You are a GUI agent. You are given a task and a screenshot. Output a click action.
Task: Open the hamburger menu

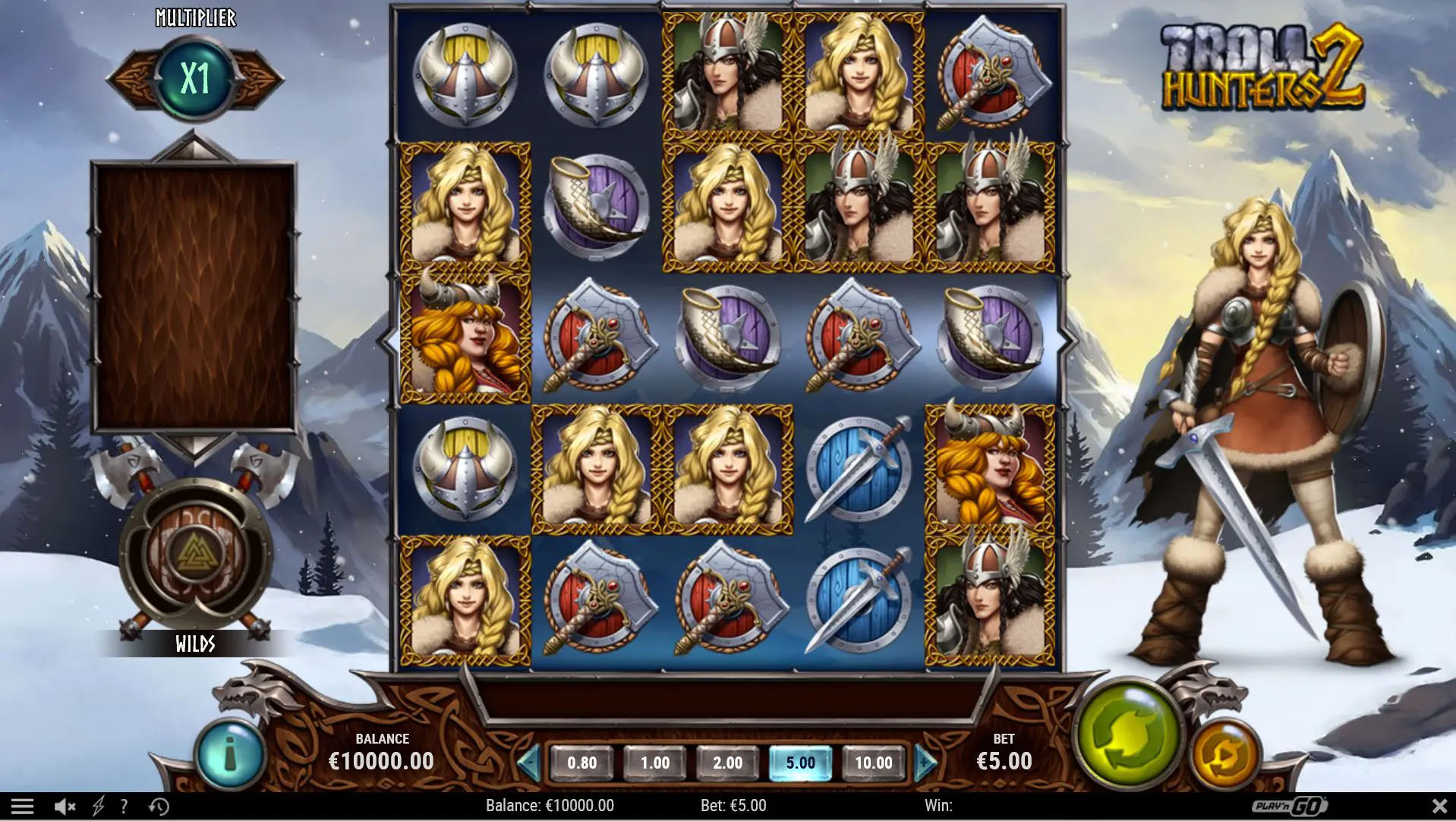pos(22,806)
